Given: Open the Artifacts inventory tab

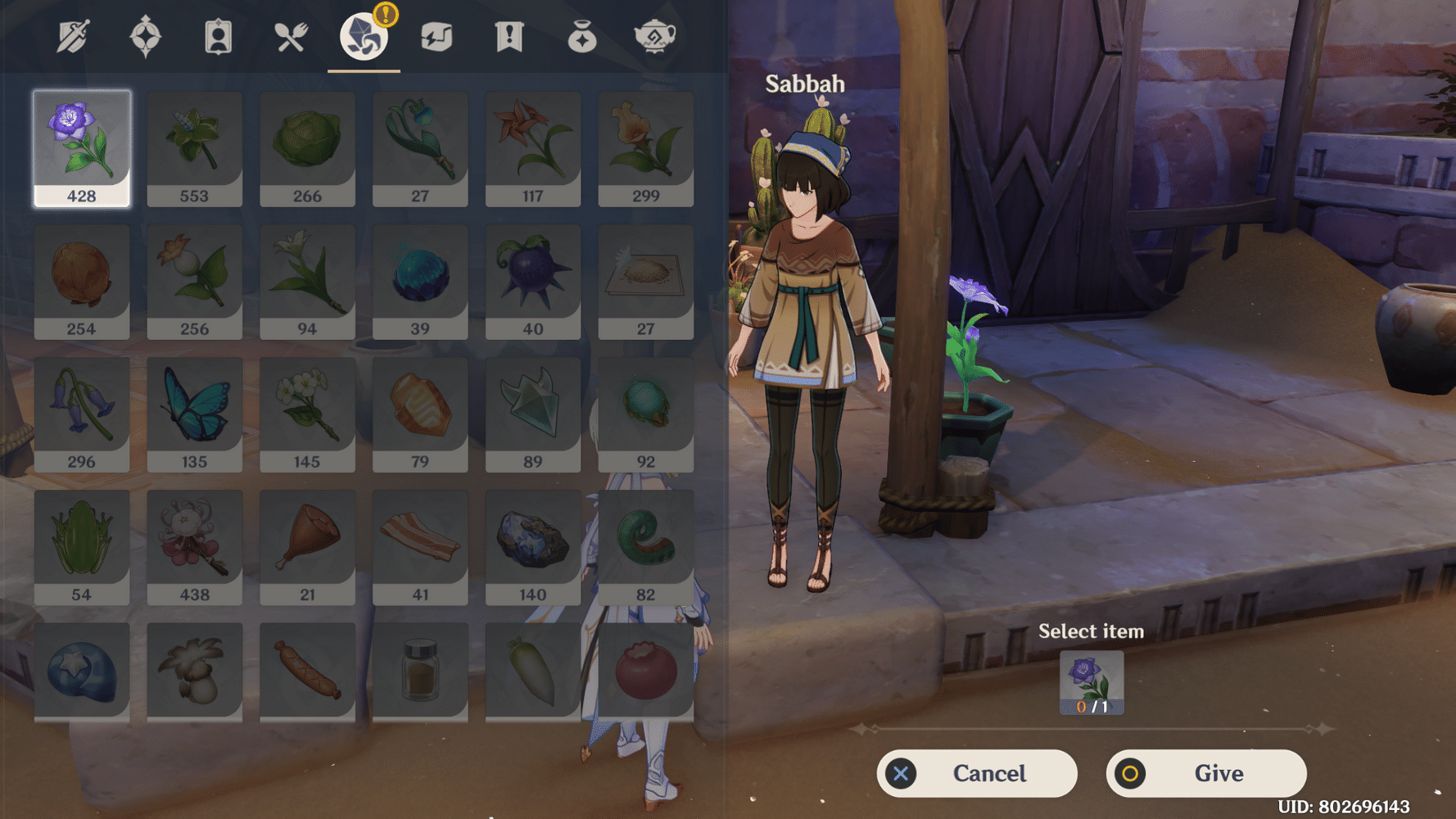Looking at the screenshot, I should click(145, 35).
